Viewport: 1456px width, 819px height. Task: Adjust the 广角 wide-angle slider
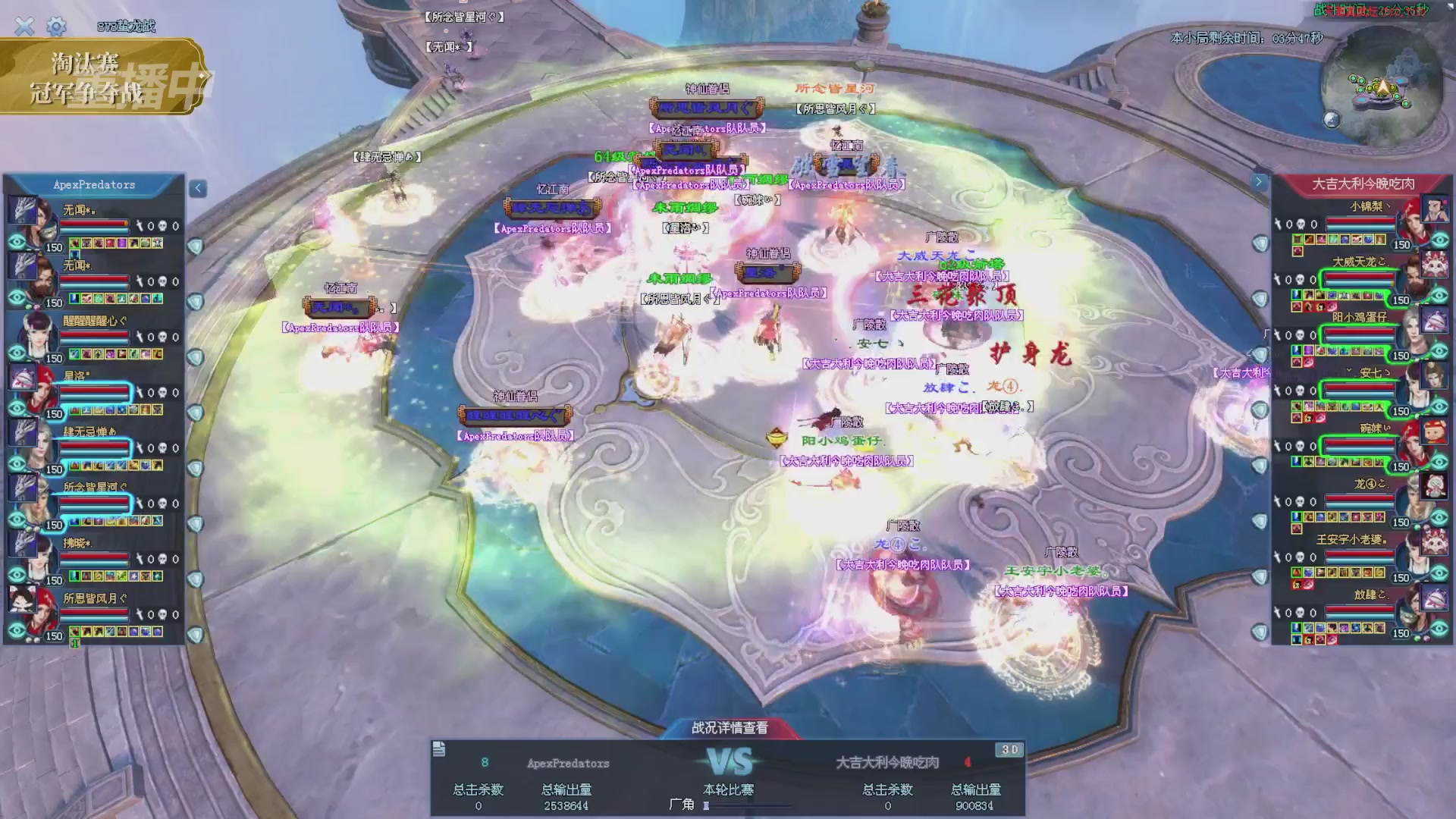click(x=707, y=805)
